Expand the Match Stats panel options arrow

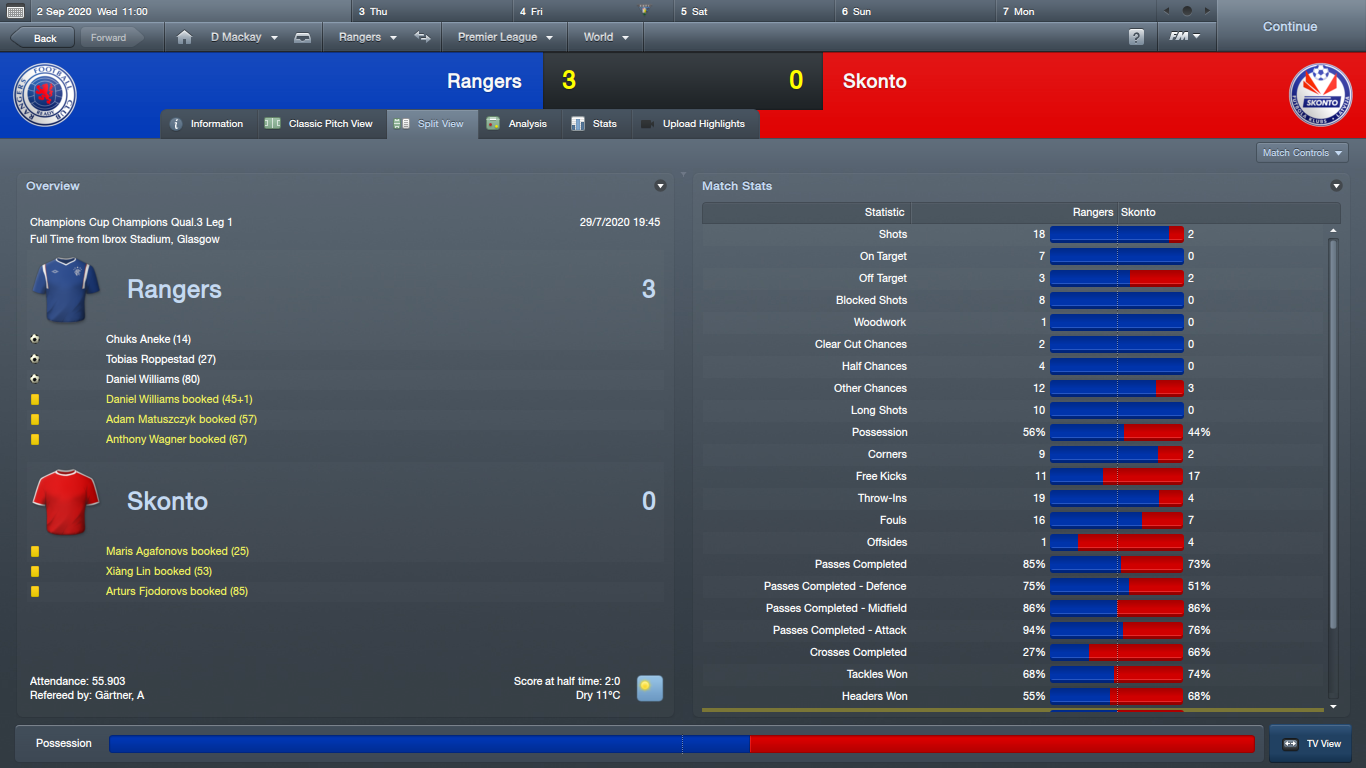coord(1336,186)
